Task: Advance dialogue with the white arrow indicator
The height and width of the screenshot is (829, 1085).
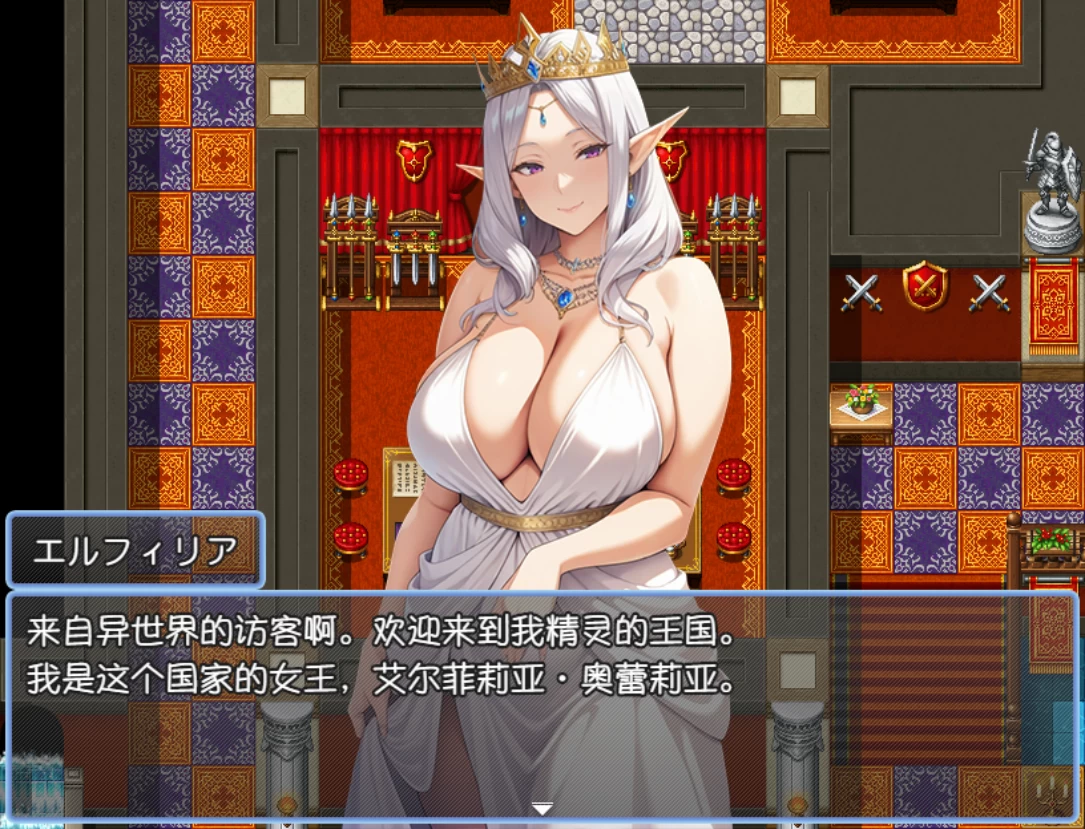Action: tap(542, 808)
